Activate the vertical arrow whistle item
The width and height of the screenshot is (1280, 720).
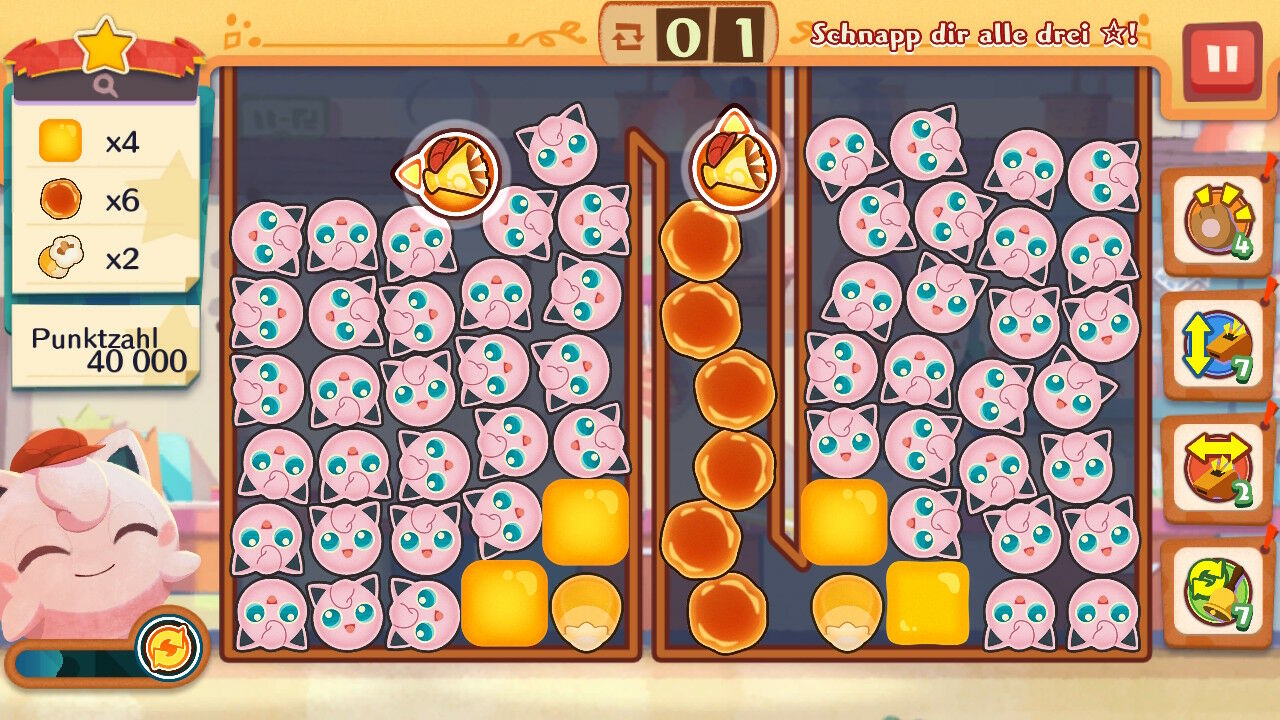tap(1216, 345)
